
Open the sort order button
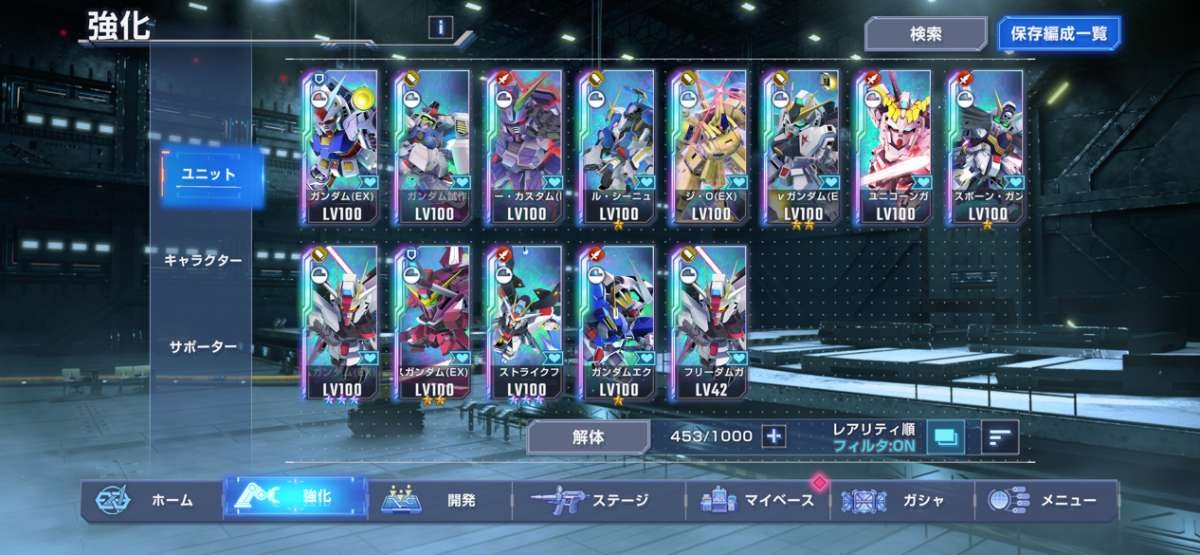click(x=999, y=436)
